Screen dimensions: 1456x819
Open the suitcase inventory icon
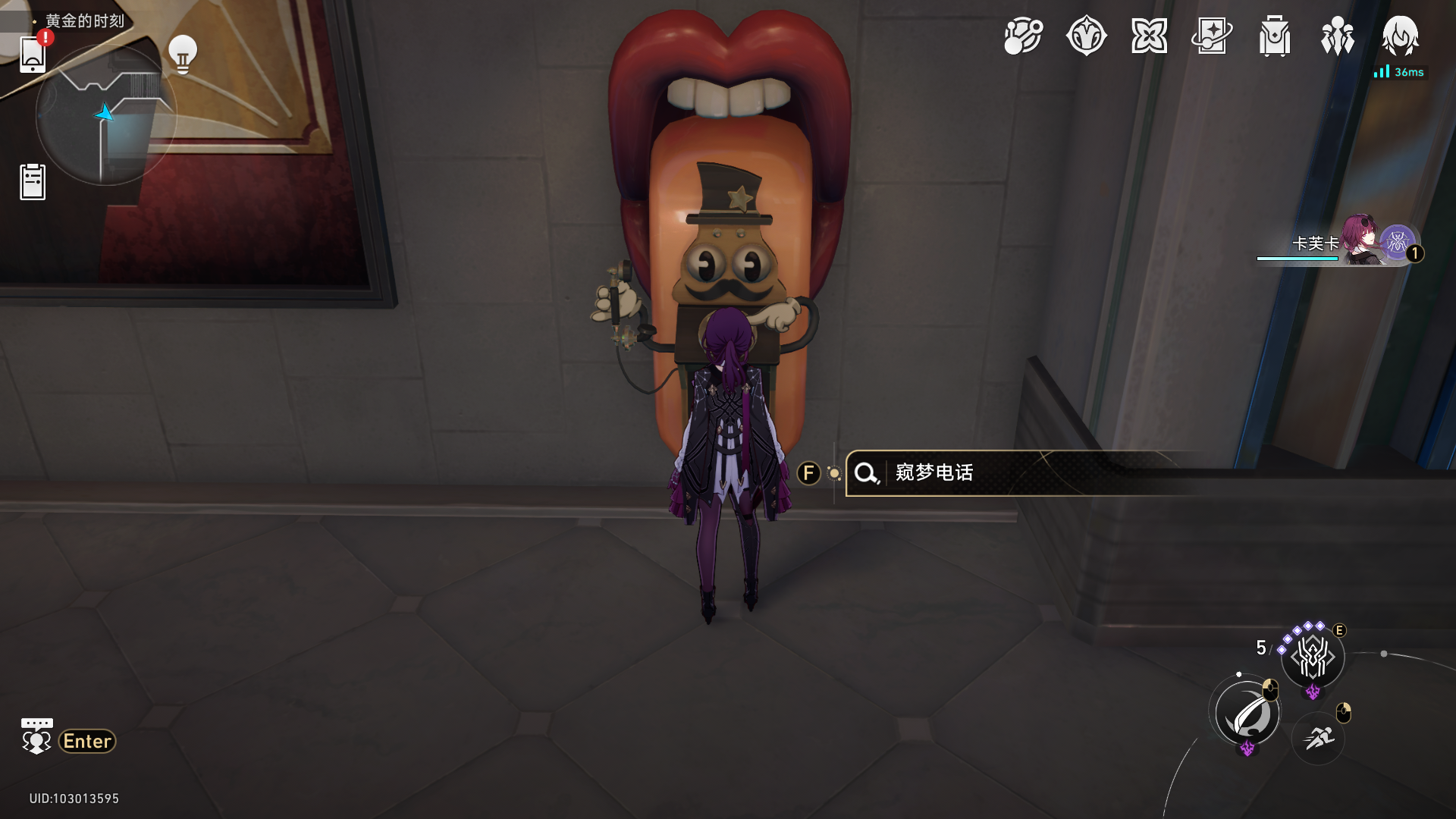tap(1275, 36)
